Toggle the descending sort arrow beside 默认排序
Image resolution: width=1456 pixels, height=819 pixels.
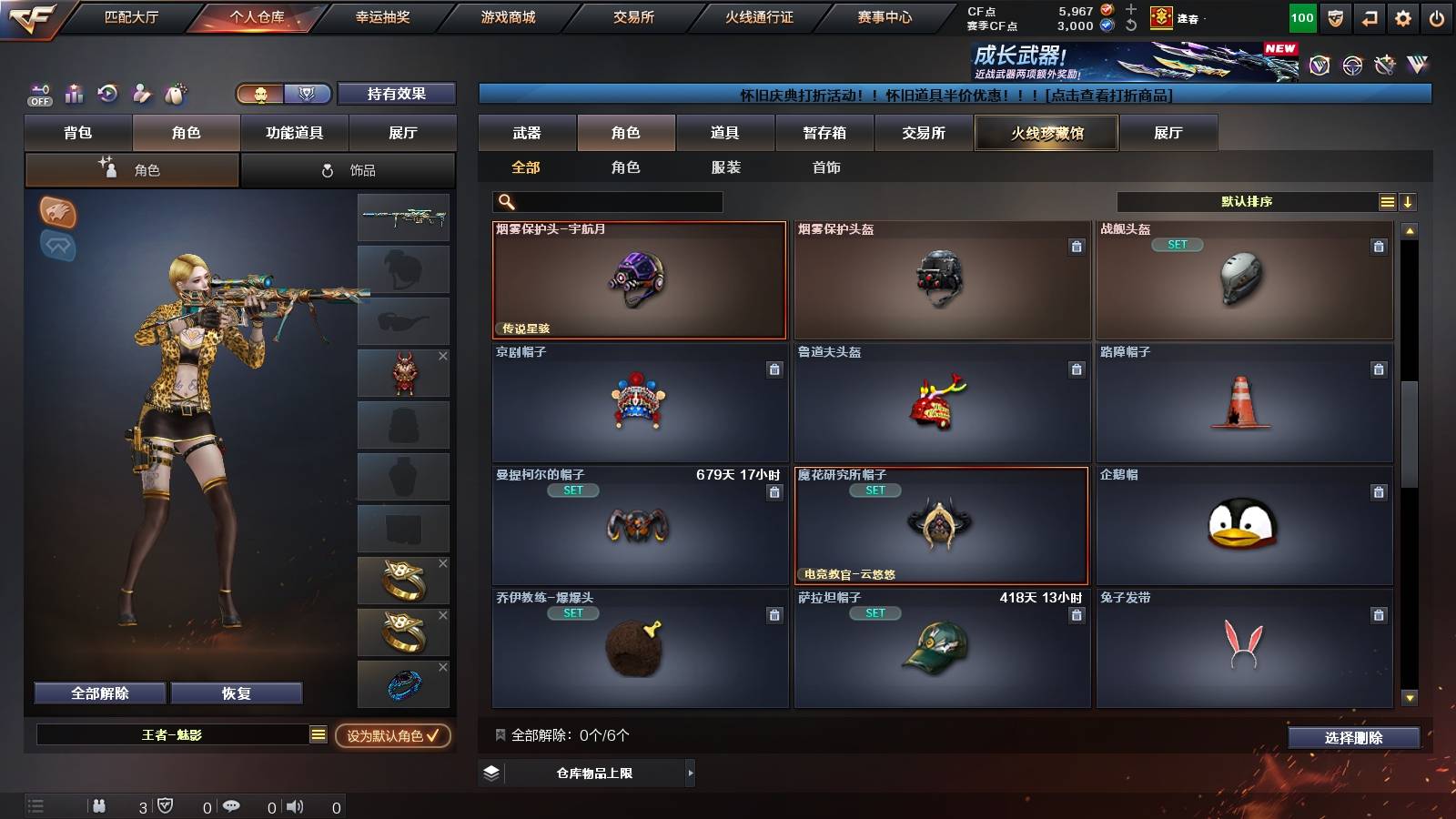pos(1408,201)
